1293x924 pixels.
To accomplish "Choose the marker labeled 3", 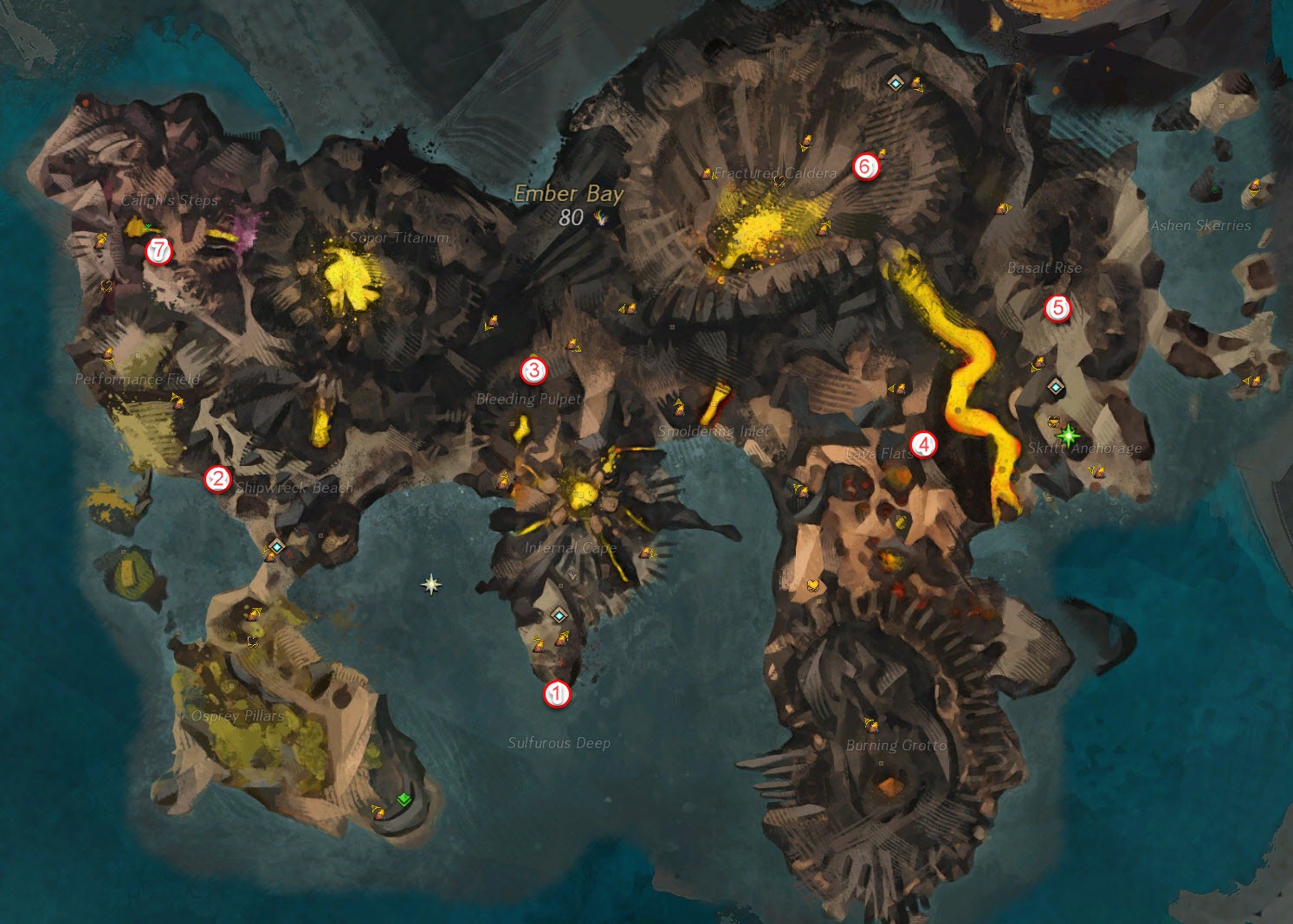I will 533,371.
